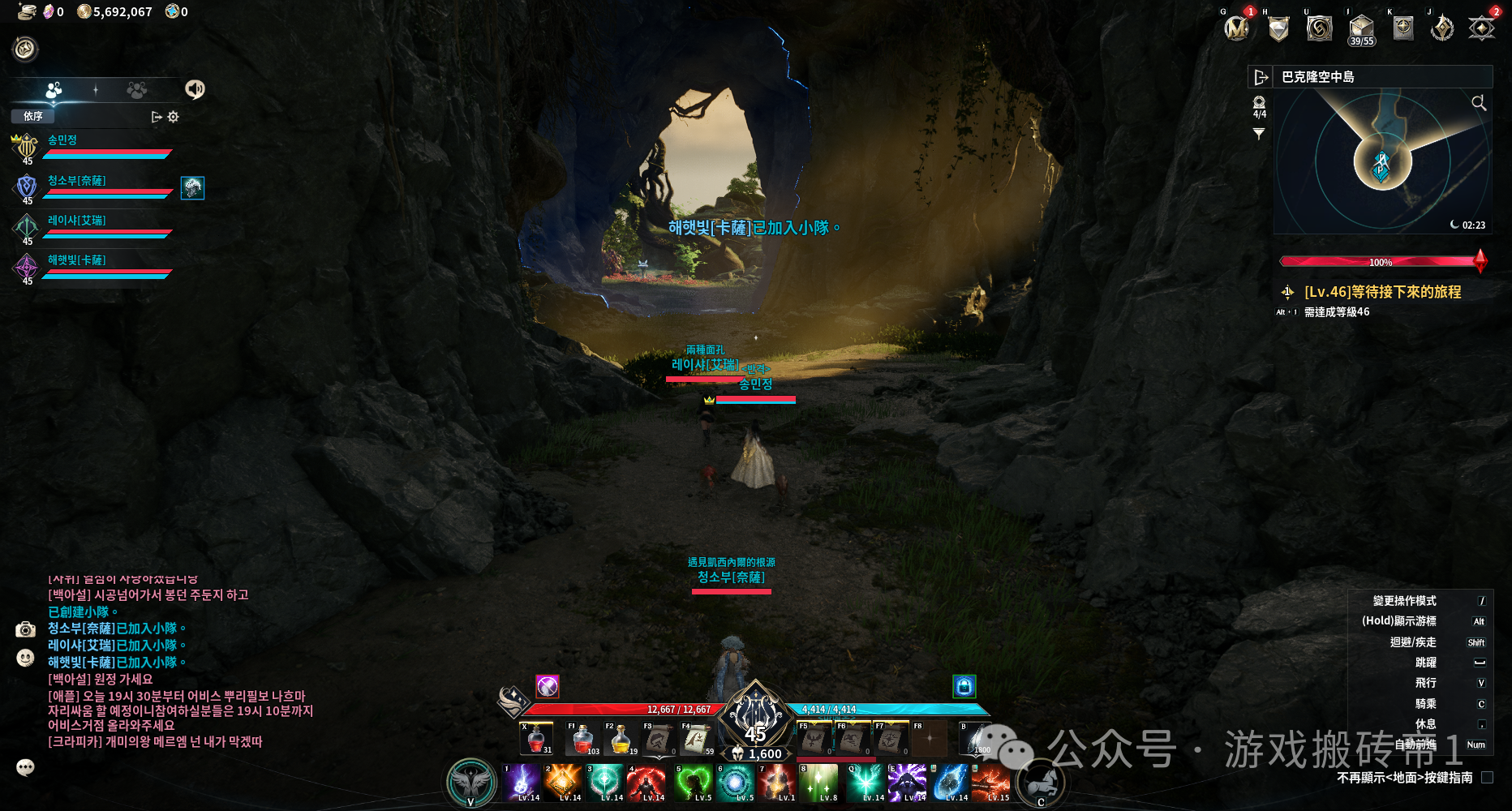Switch to the alliance group tab
Screen dimensions: 1512x811
click(136, 90)
